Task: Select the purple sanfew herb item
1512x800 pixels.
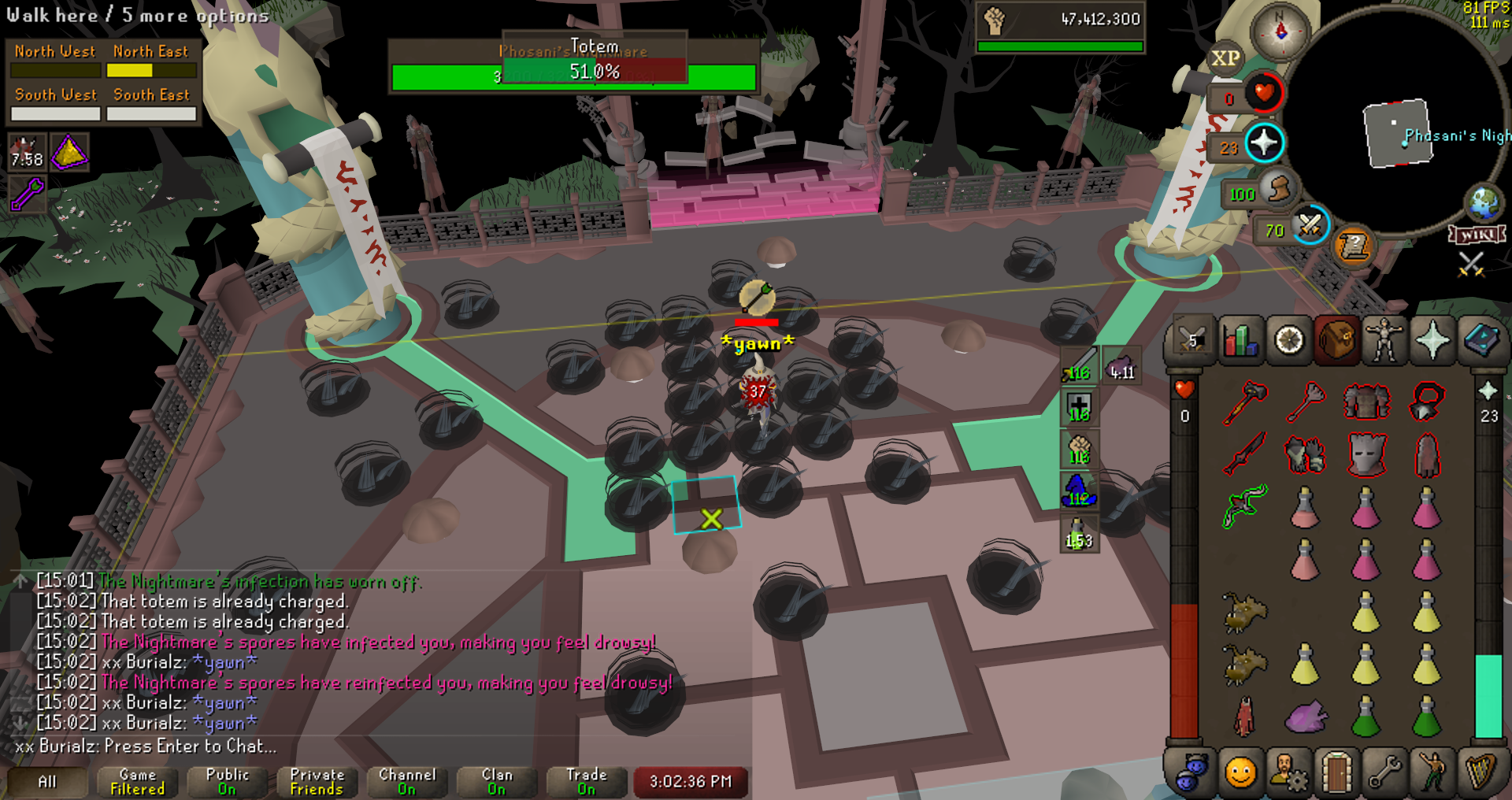Action: pyautogui.click(x=1306, y=717)
